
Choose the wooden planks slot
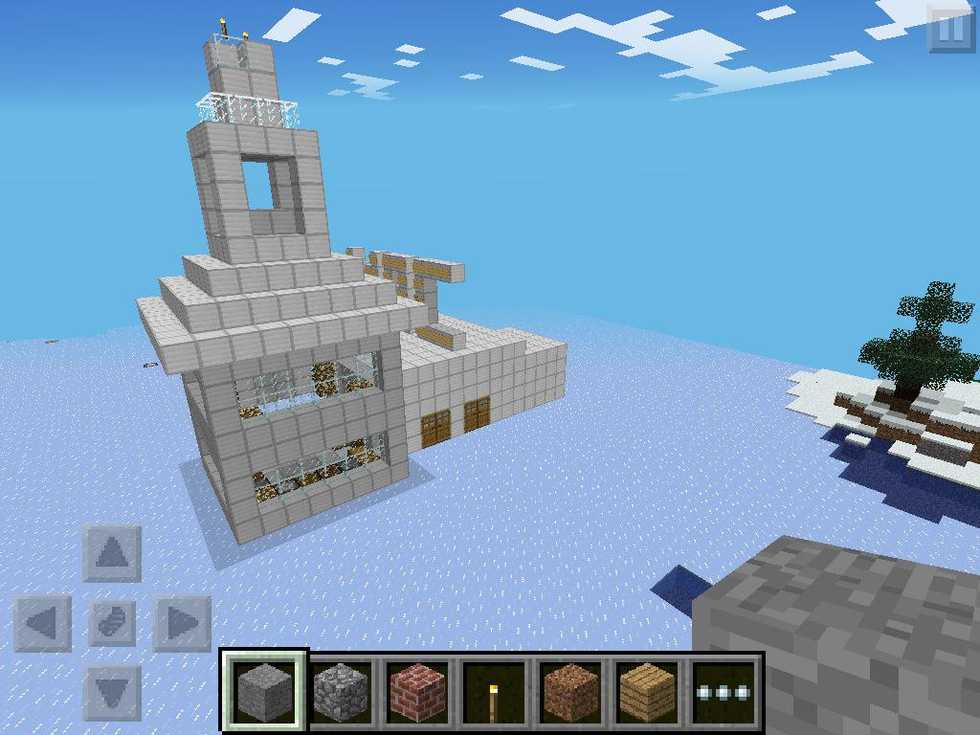[x=648, y=691]
